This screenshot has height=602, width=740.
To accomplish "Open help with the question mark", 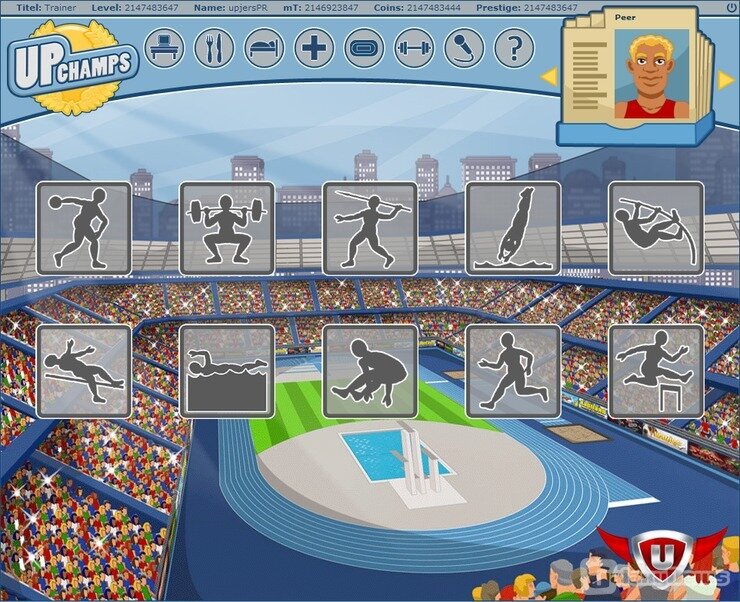I will (x=514, y=48).
